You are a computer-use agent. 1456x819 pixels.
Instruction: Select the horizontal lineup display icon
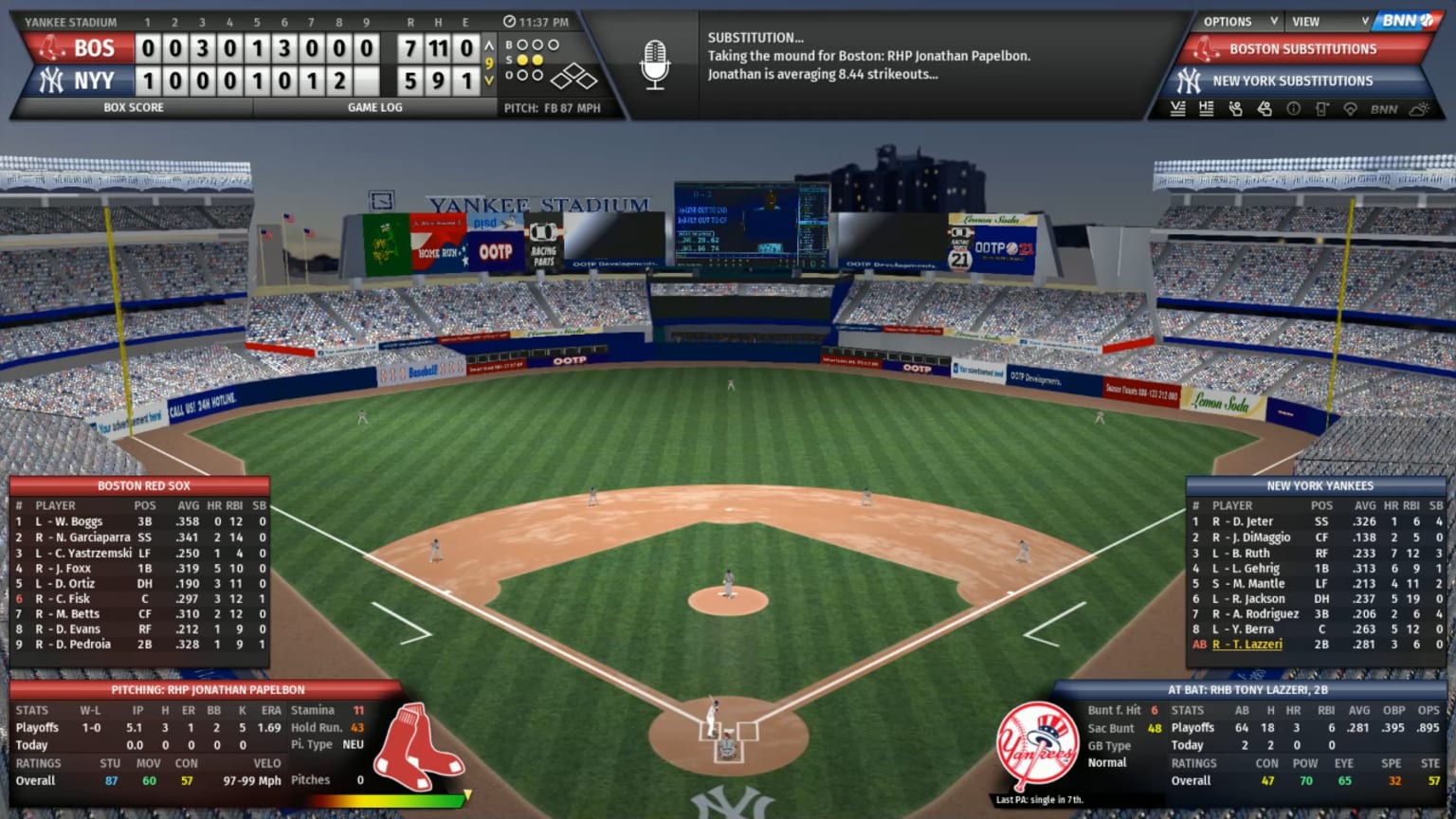[x=1207, y=109]
